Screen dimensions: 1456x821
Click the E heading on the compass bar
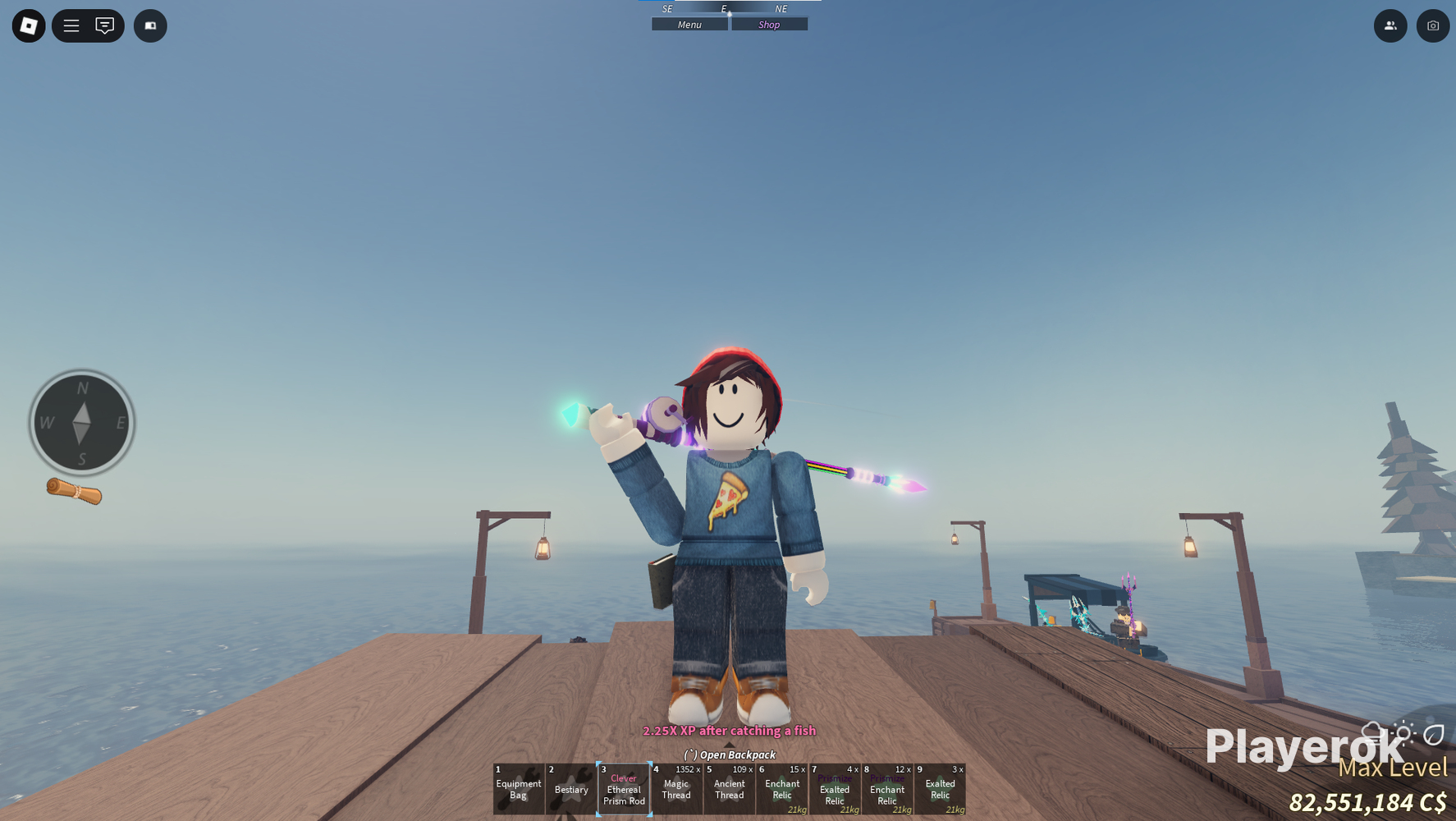(723, 9)
